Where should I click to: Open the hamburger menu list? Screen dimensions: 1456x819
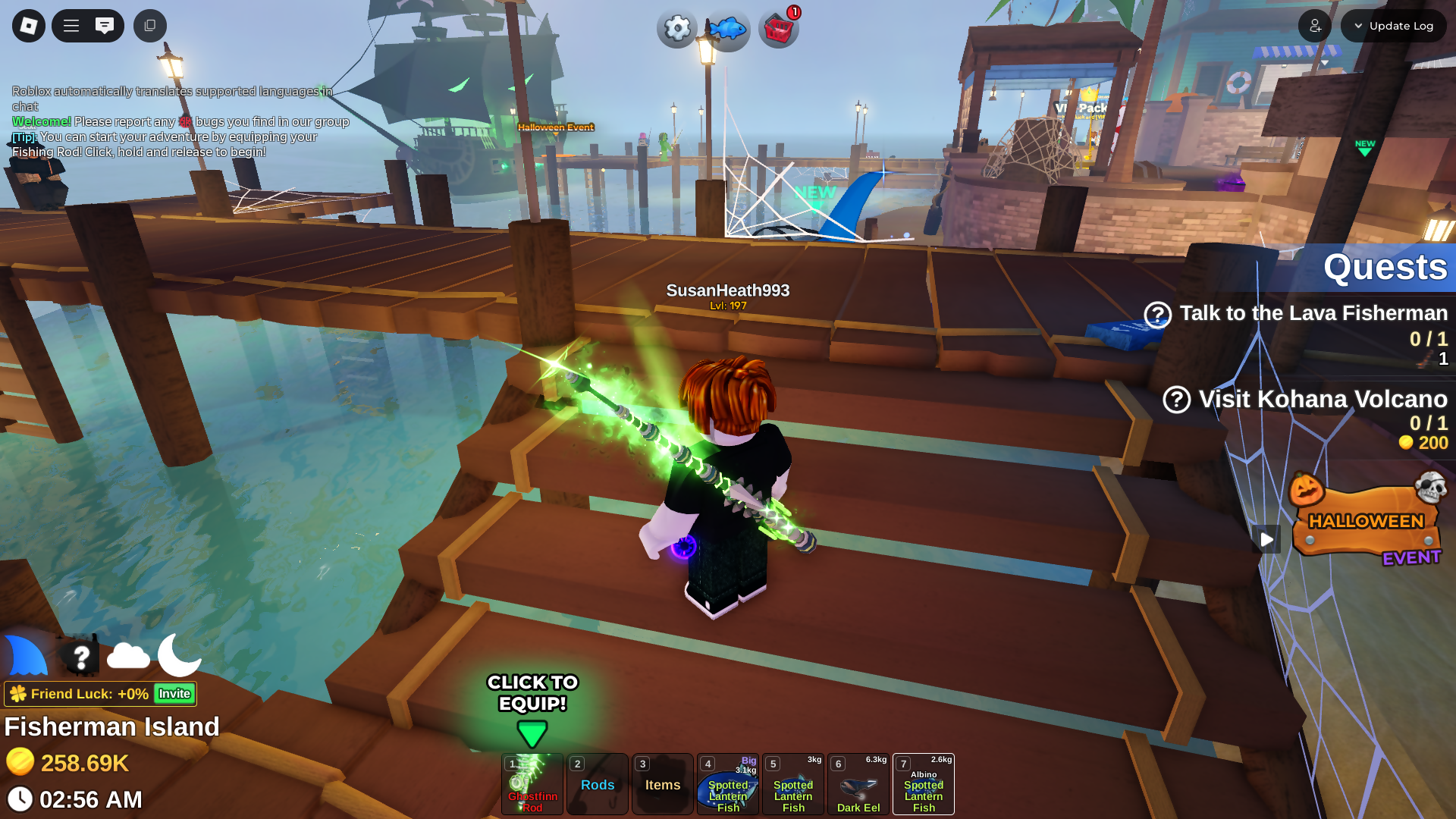coord(71,26)
